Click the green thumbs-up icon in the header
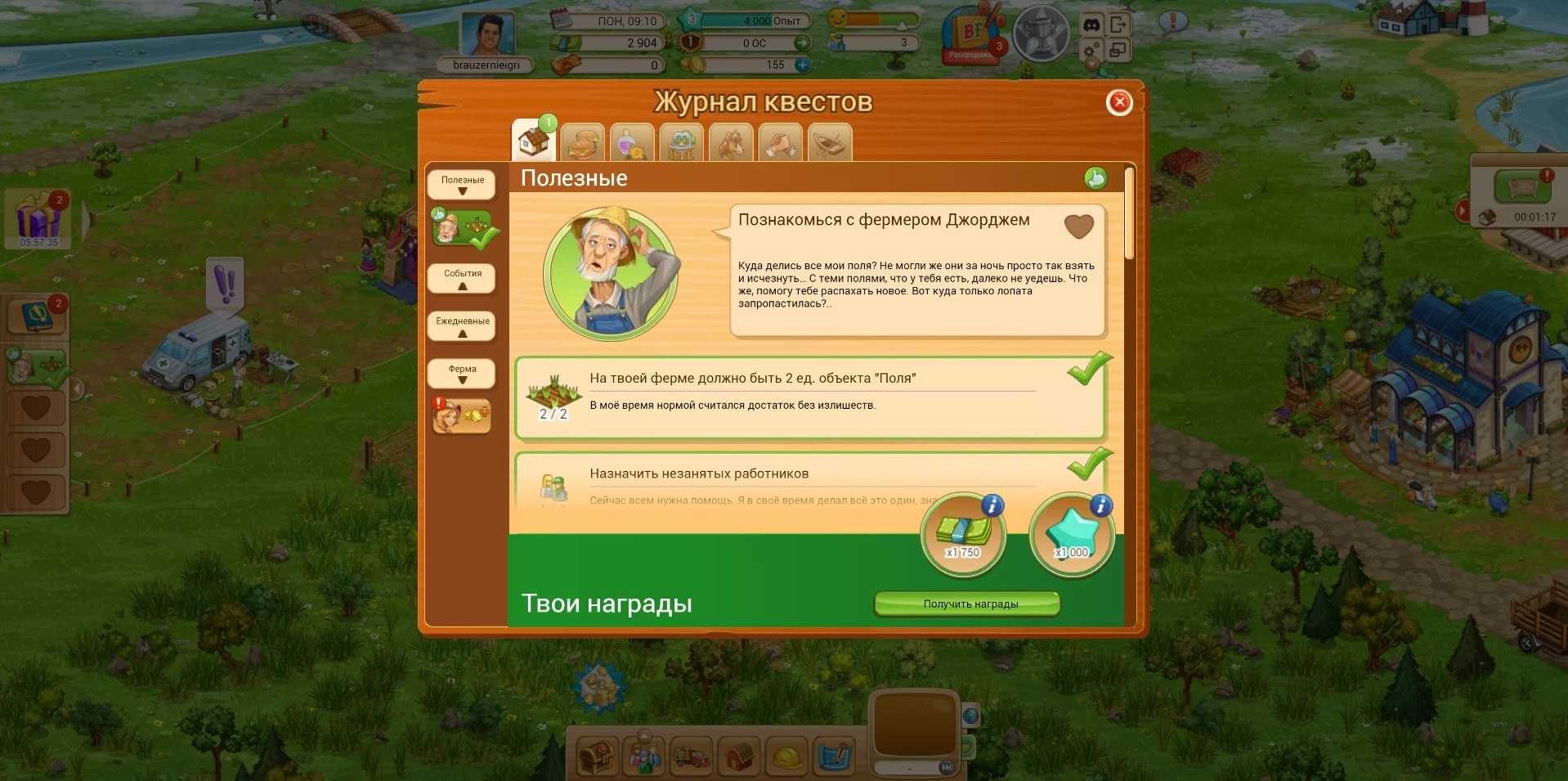Viewport: 1568px width, 781px height. (x=1095, y=177)
